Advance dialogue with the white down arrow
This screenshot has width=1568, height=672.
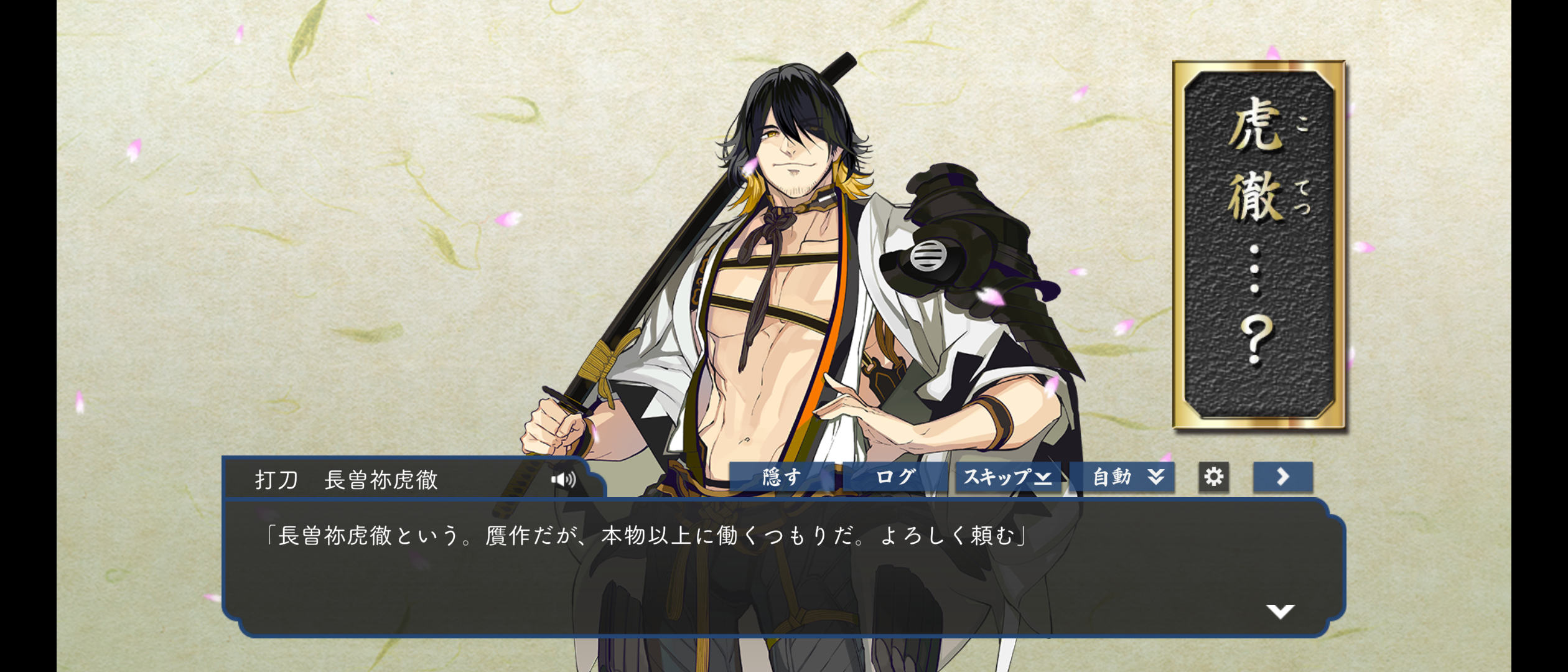coord(1280,611)
